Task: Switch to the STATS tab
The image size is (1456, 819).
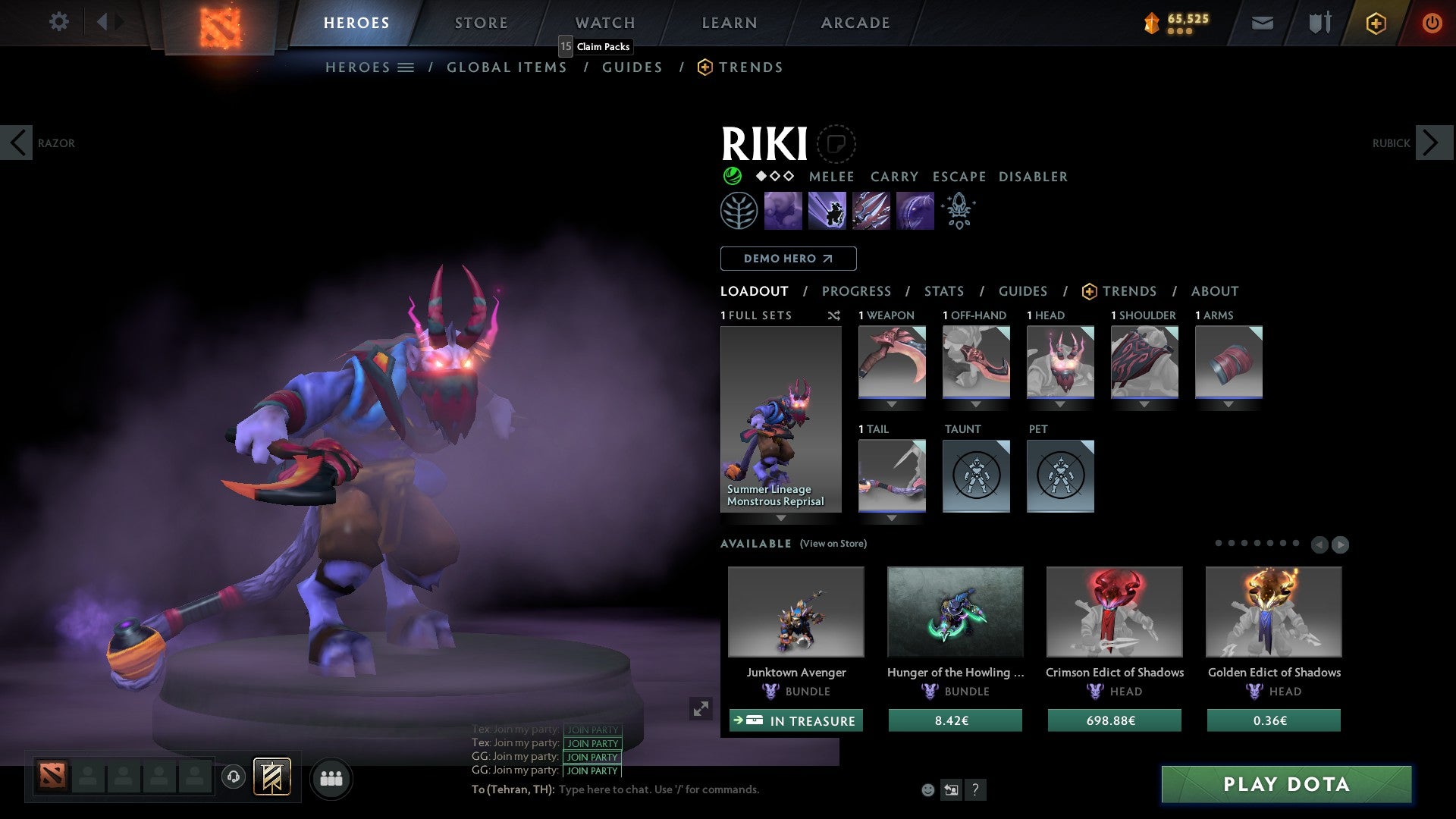Action: [943, 291]
